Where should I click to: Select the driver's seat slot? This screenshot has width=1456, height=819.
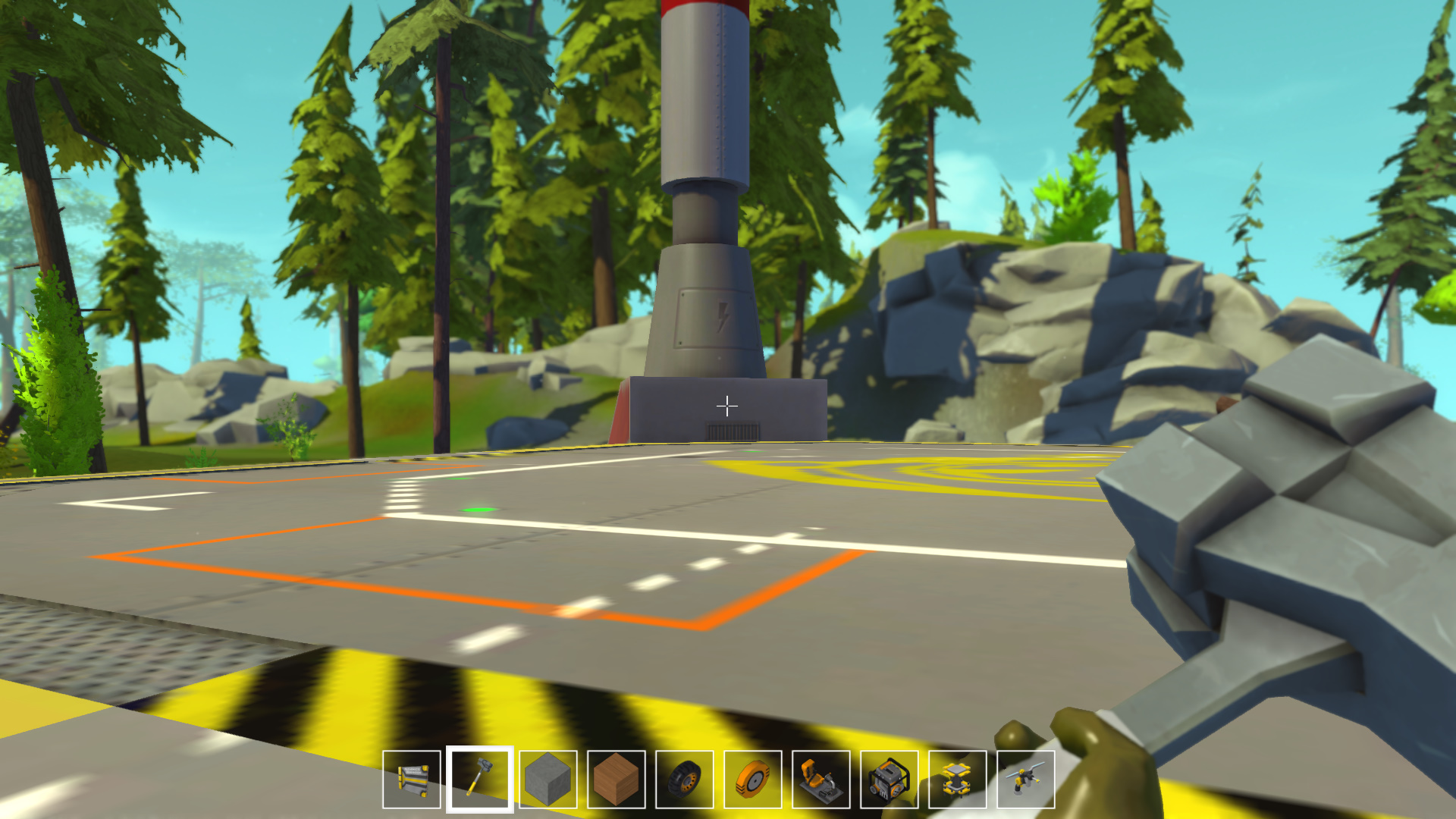point(821,780)
